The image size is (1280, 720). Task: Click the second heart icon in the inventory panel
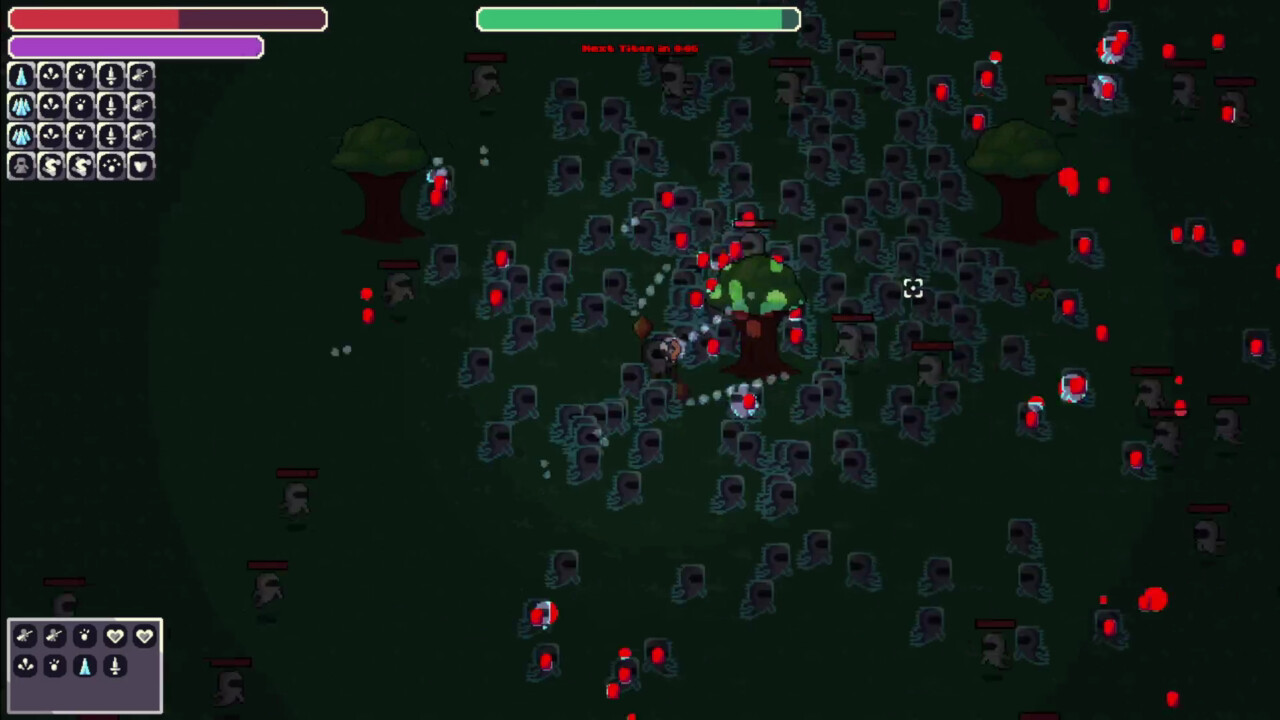pos(145,636)
